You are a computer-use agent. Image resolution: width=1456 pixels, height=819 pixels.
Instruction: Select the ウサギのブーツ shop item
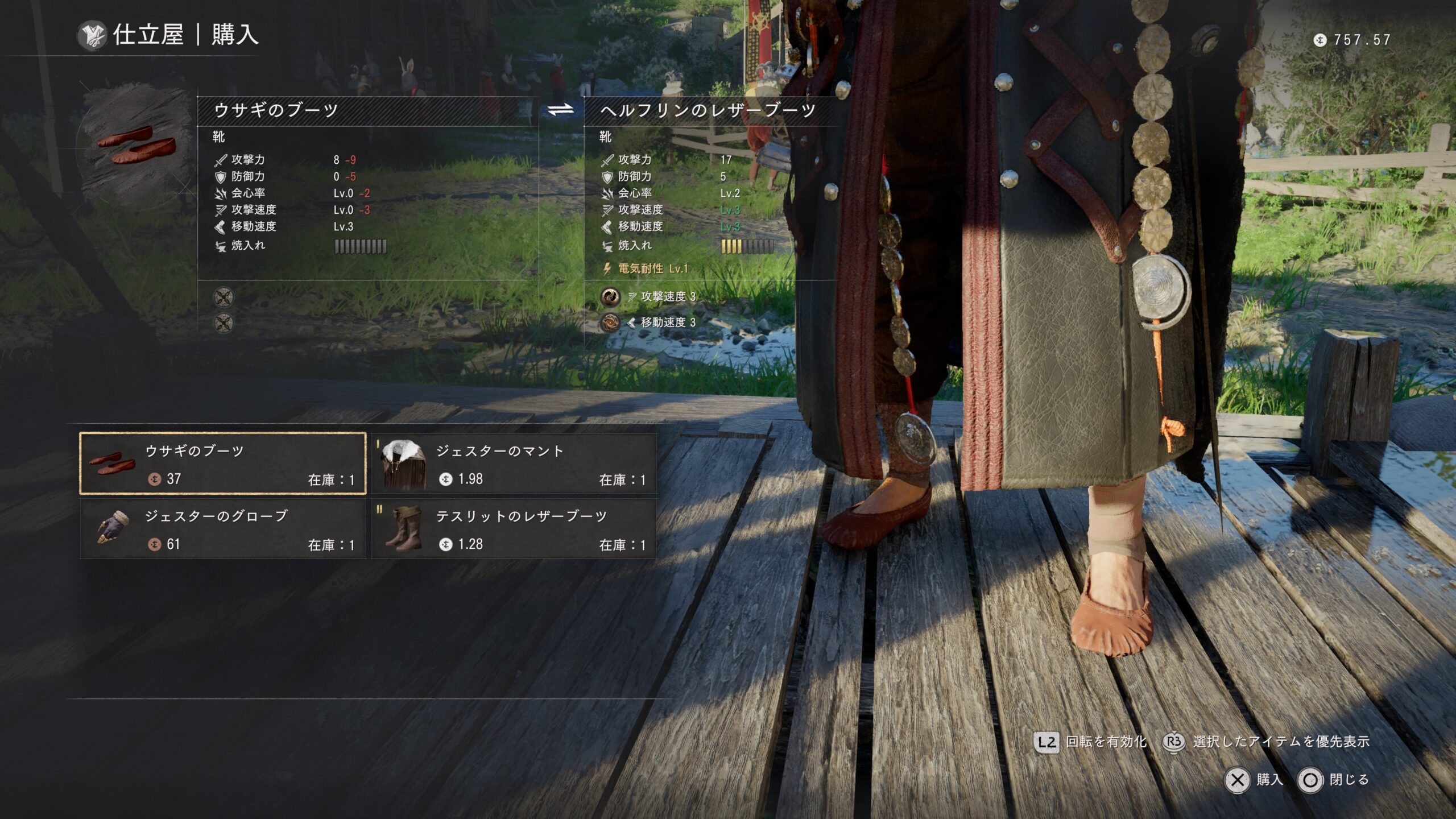tap(222, 464)
